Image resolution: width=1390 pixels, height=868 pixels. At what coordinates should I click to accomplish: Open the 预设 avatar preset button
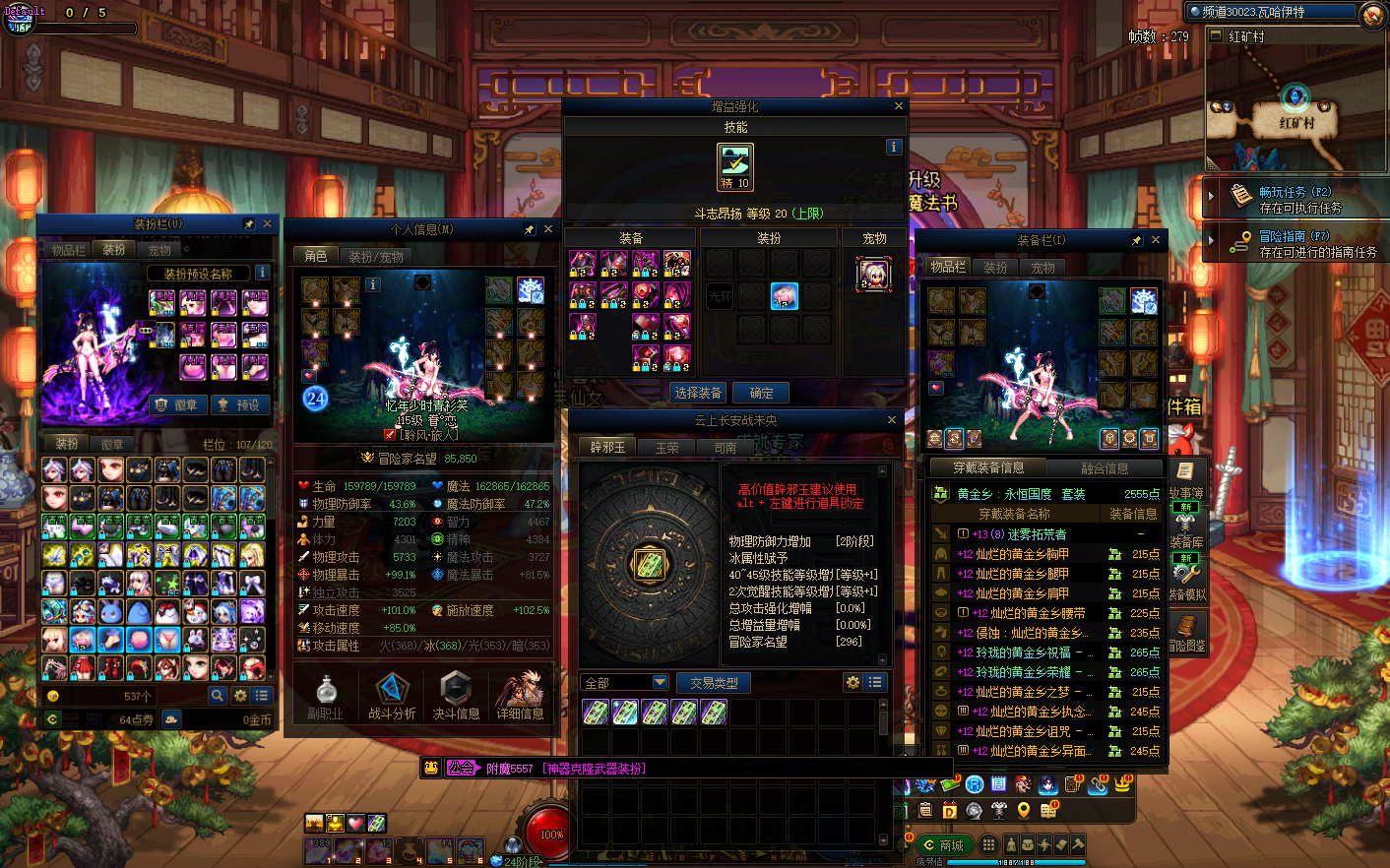point(239,404)
